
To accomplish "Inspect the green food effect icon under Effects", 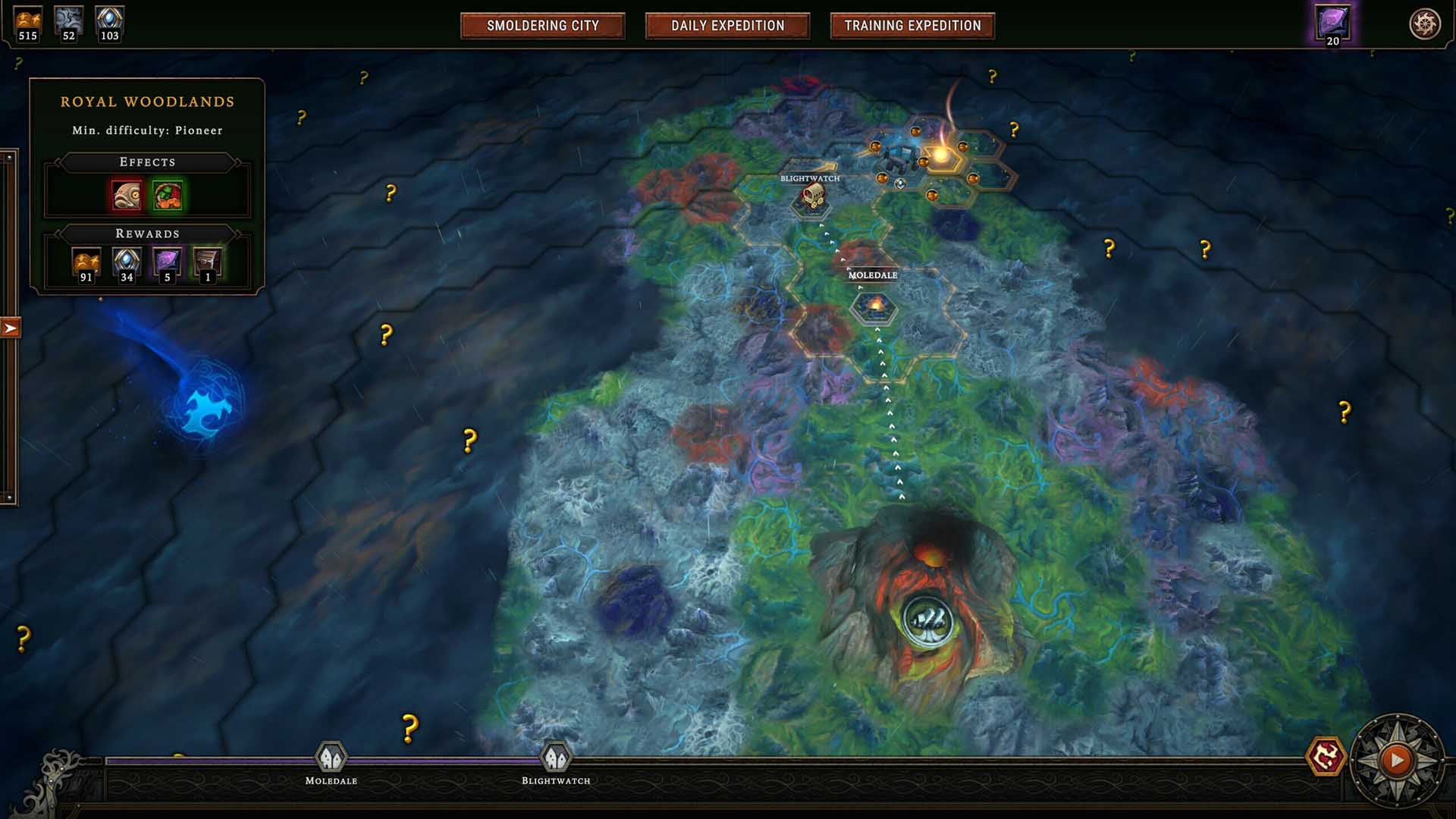I will [x=168, y=196].
